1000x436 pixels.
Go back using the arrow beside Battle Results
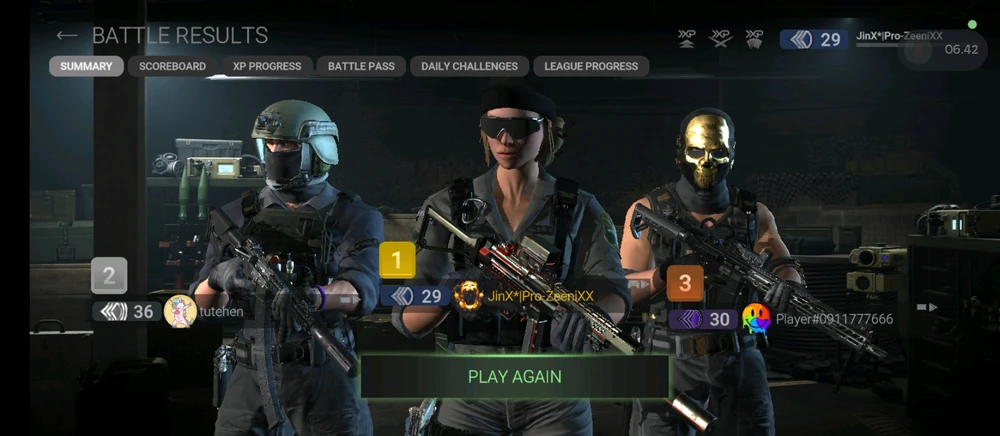click(x=66, y=36)
